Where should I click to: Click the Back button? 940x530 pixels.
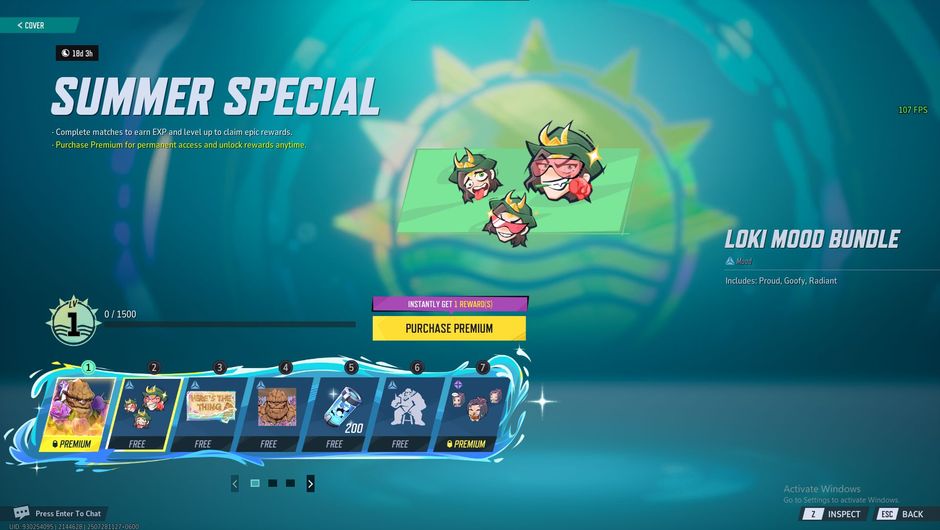coord(900,514)
